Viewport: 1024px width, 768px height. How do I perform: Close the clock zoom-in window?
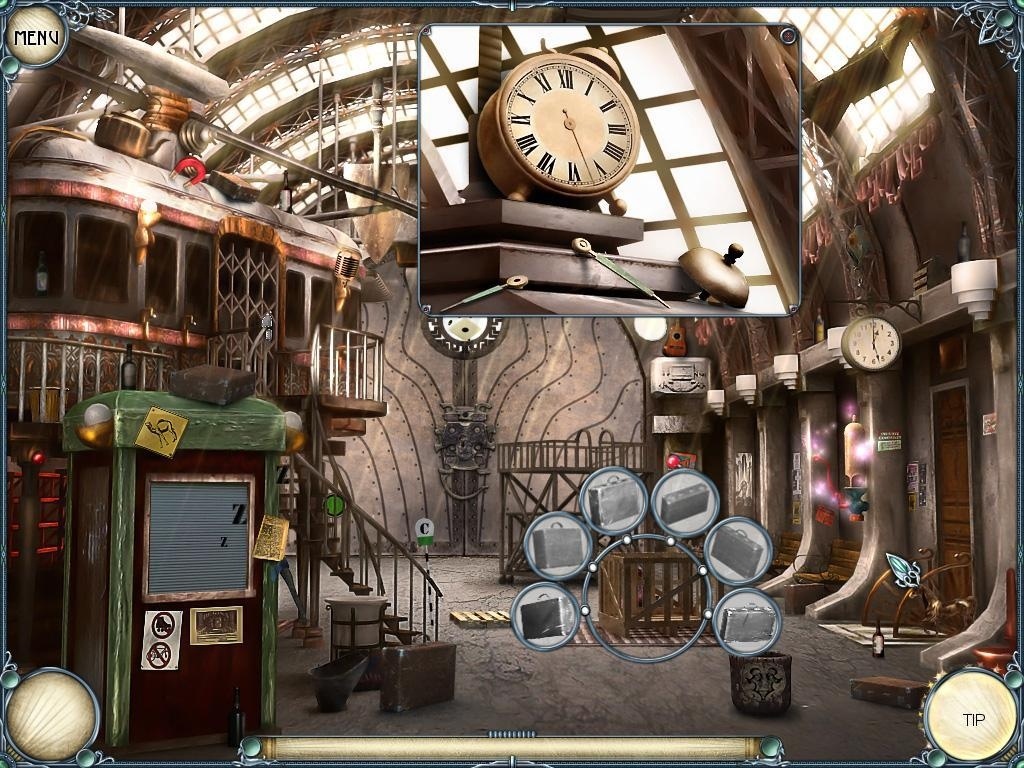(788, 36)
